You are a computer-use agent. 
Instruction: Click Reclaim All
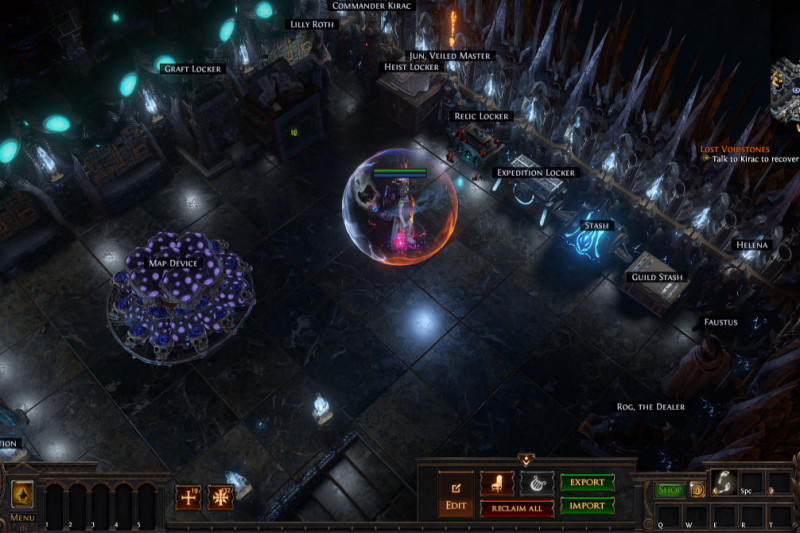tap(517, 509)
